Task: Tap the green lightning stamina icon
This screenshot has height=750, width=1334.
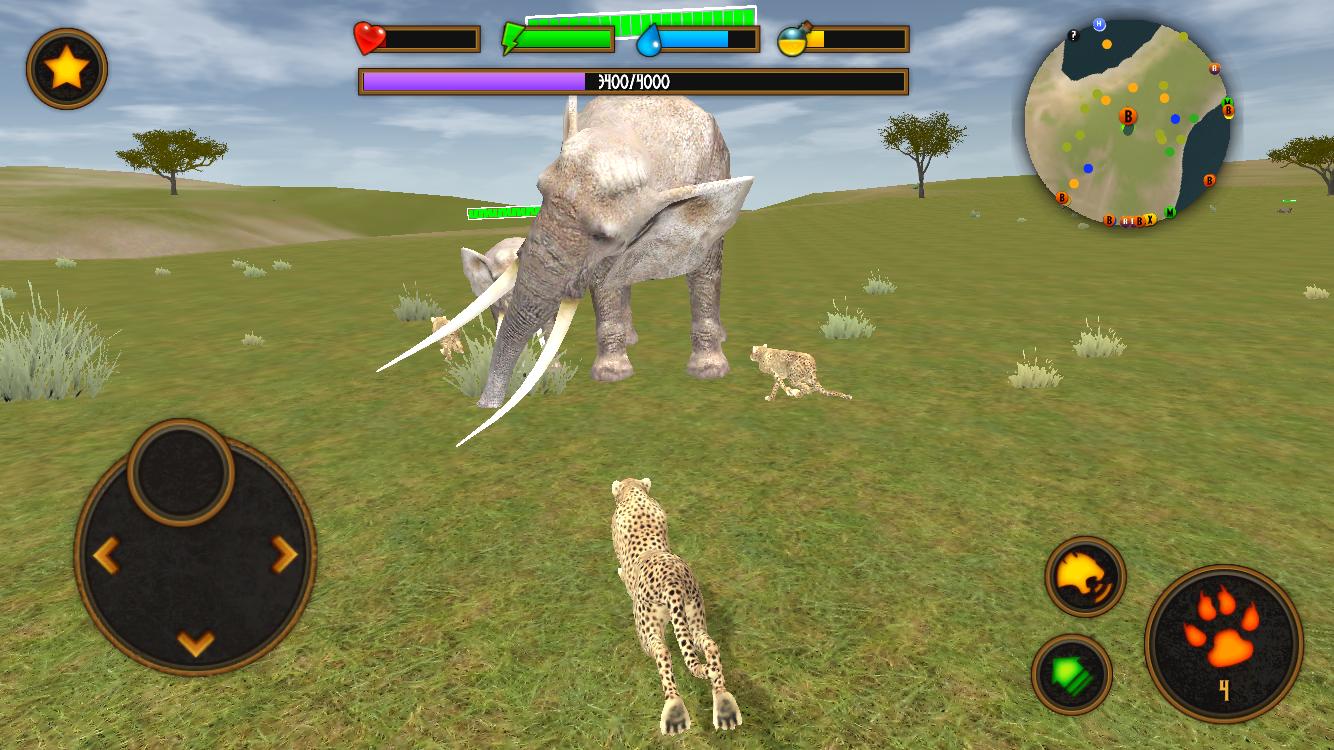Action: [513, 38]
